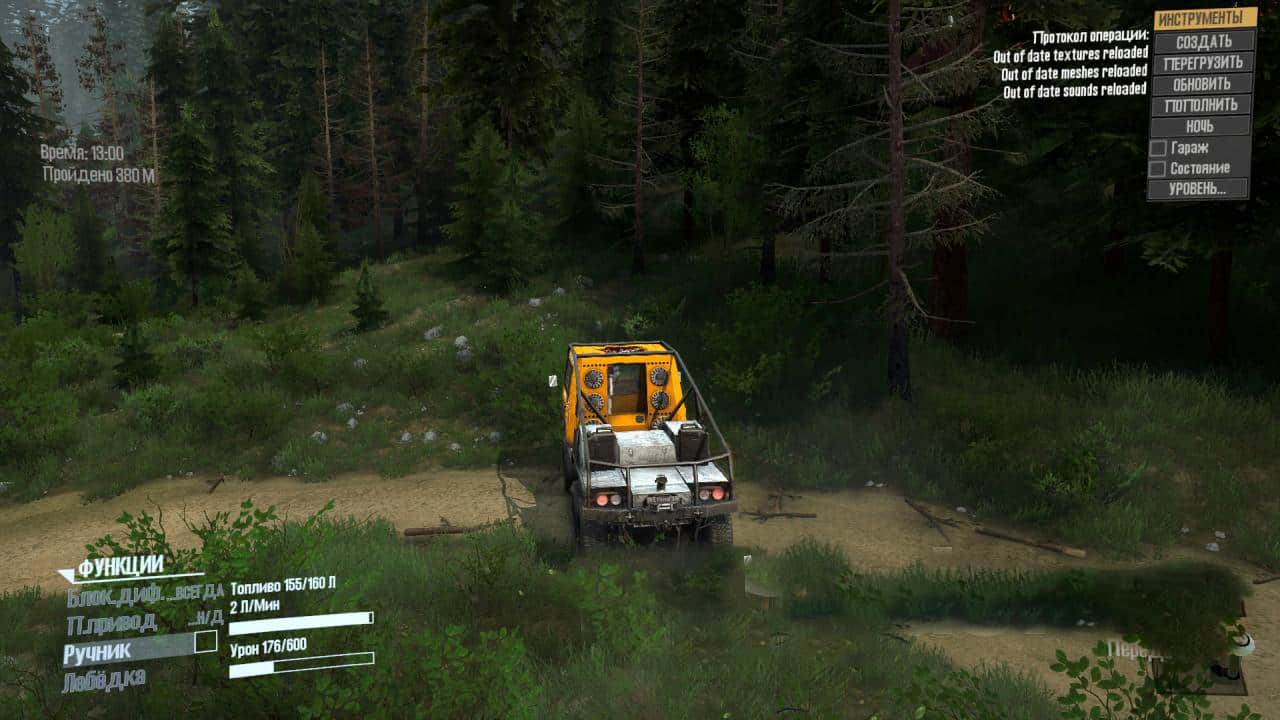Enable the Состояние checkbox
Image resolution: width=1280 pixels, height=720 pixels.
(x=1158, y=168)
